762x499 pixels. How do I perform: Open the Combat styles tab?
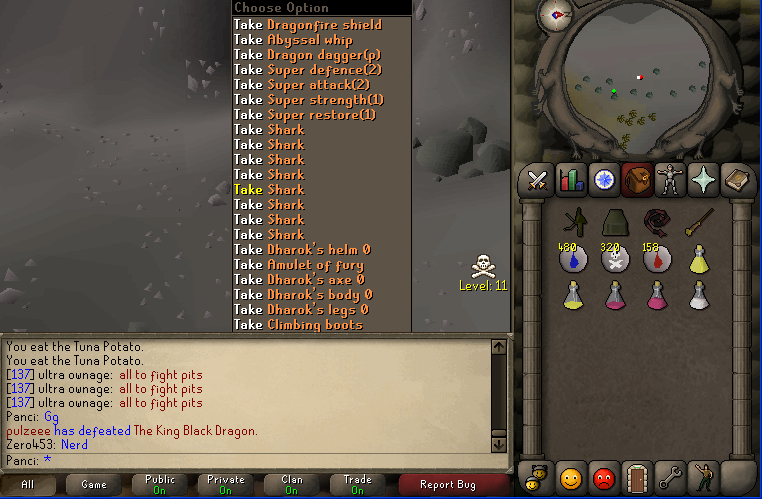(538, 180)
